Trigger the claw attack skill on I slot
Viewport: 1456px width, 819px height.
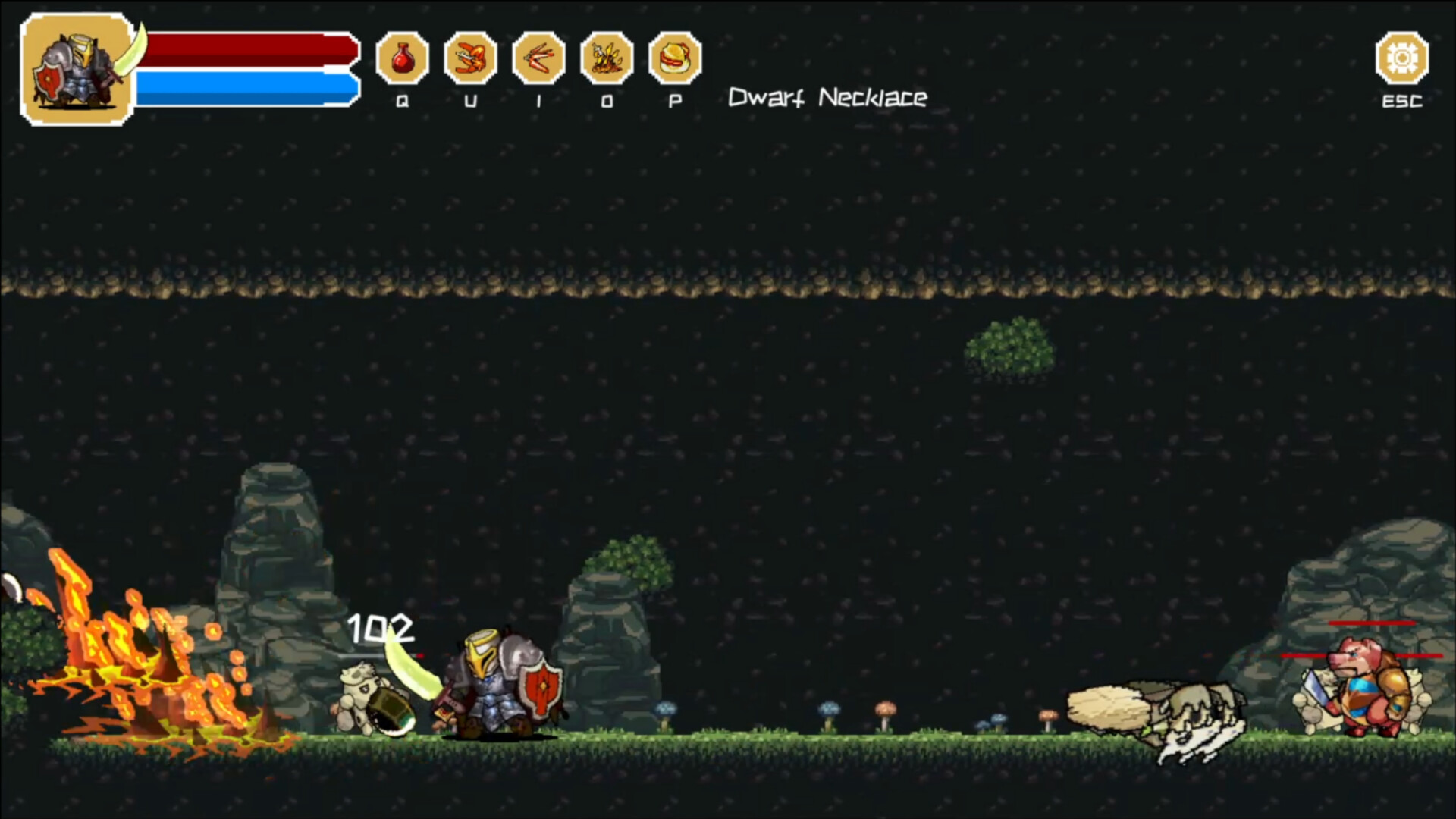537,59
